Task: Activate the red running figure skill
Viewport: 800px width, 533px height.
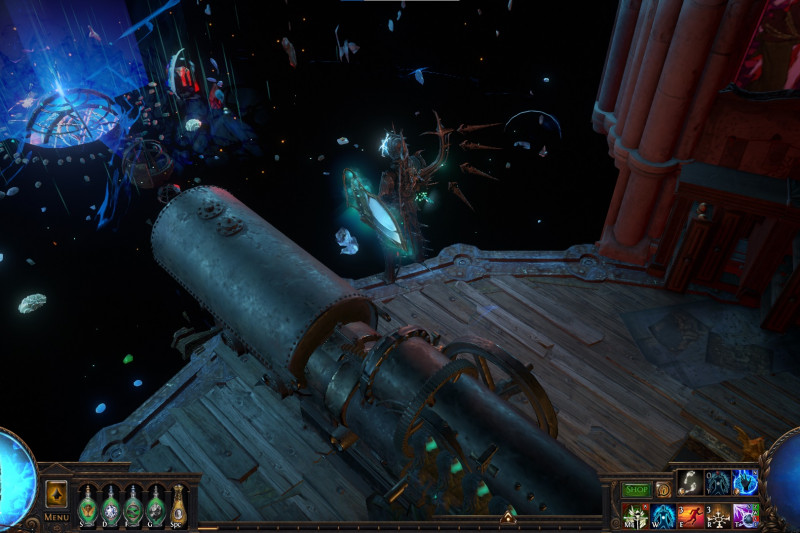Action: pyautogui.click(x=690, y=515)
